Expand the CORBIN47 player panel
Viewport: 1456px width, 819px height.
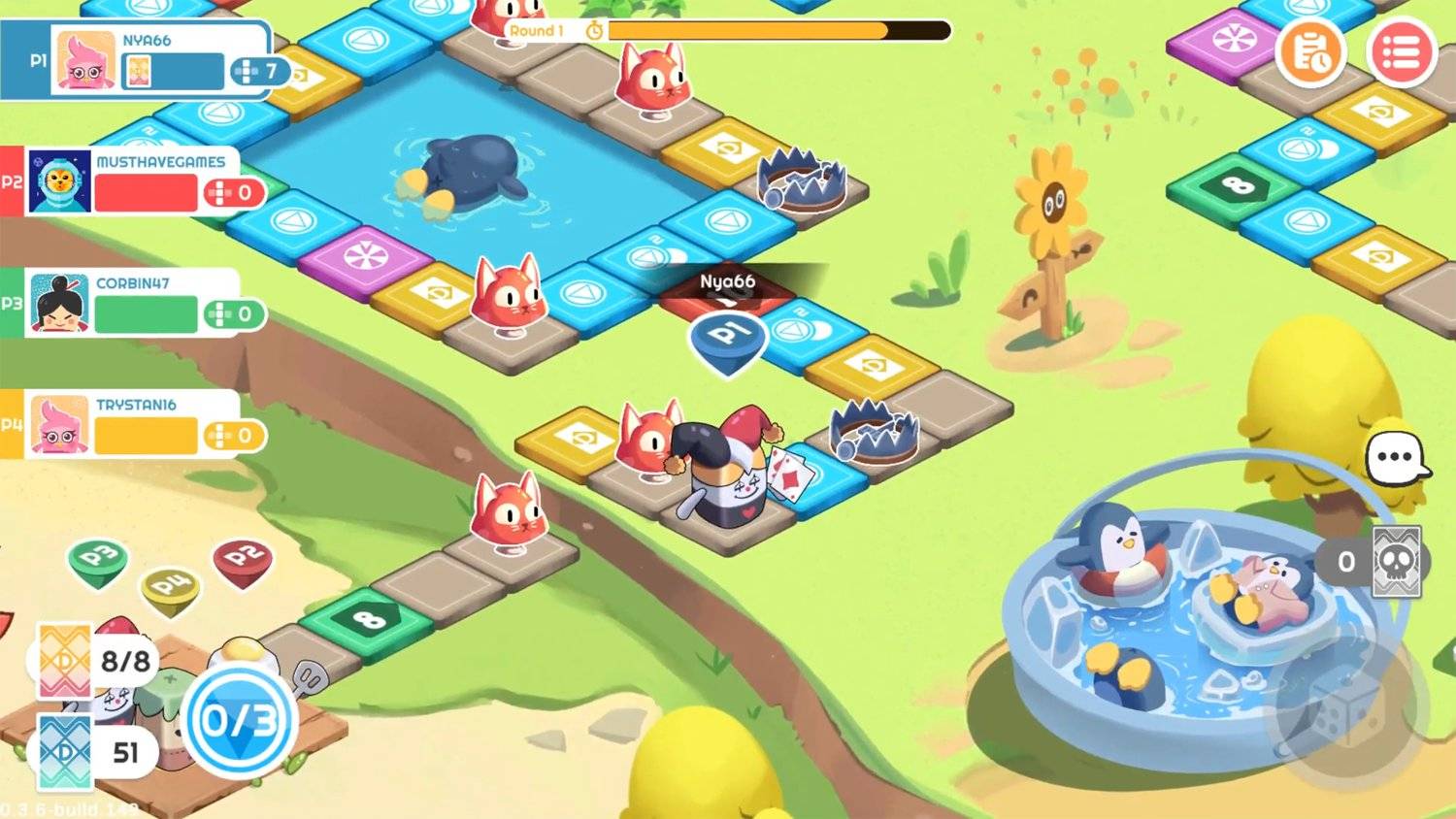pyautogui.click(x=136, y=303)
